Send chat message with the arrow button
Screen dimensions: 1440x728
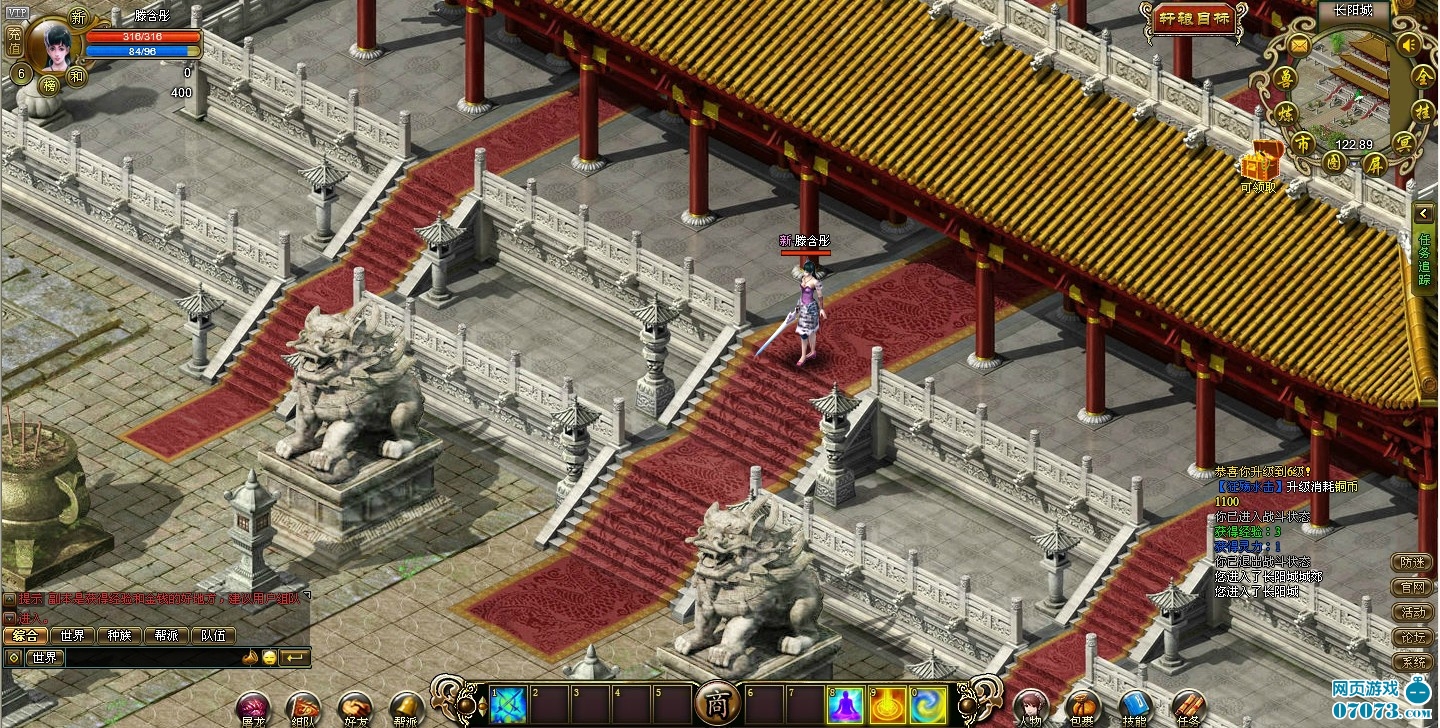(295, 657)
